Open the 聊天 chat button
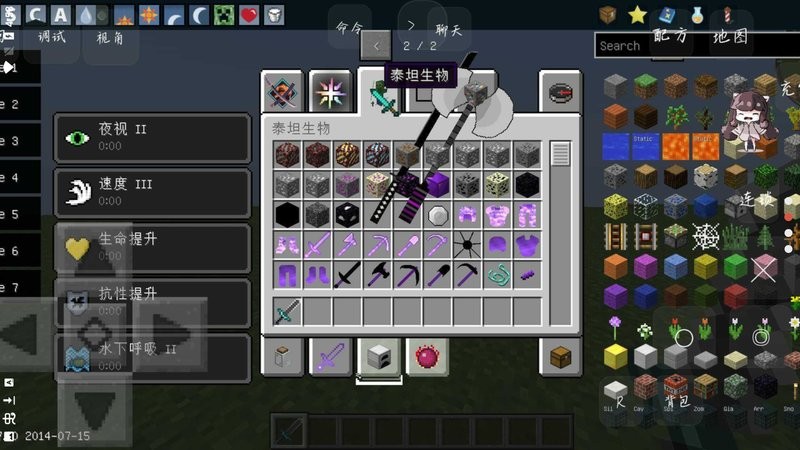800x450 pixels. pyautogui.click(x=449, y=30)
